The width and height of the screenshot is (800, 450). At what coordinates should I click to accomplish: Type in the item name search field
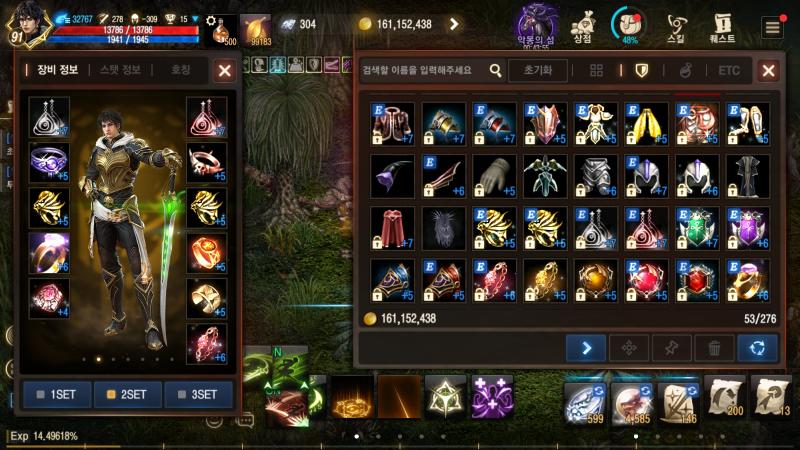420,70
